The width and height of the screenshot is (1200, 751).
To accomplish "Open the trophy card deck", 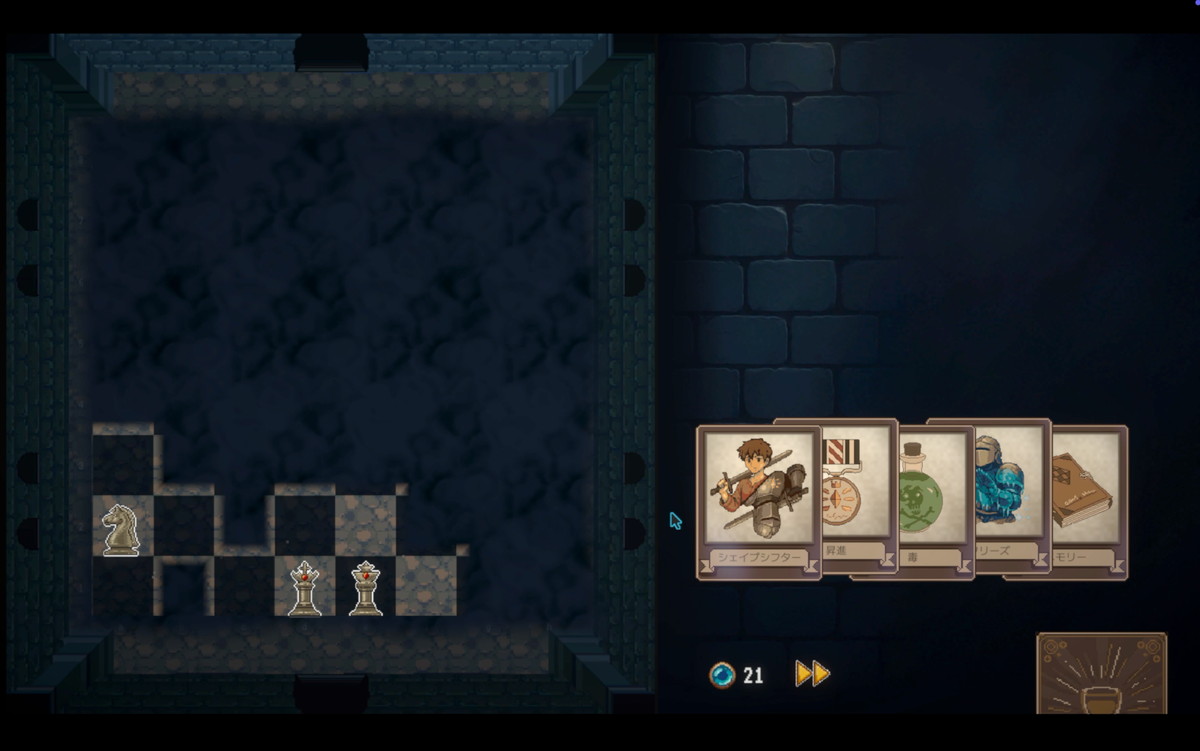I will pos(1101,673).
